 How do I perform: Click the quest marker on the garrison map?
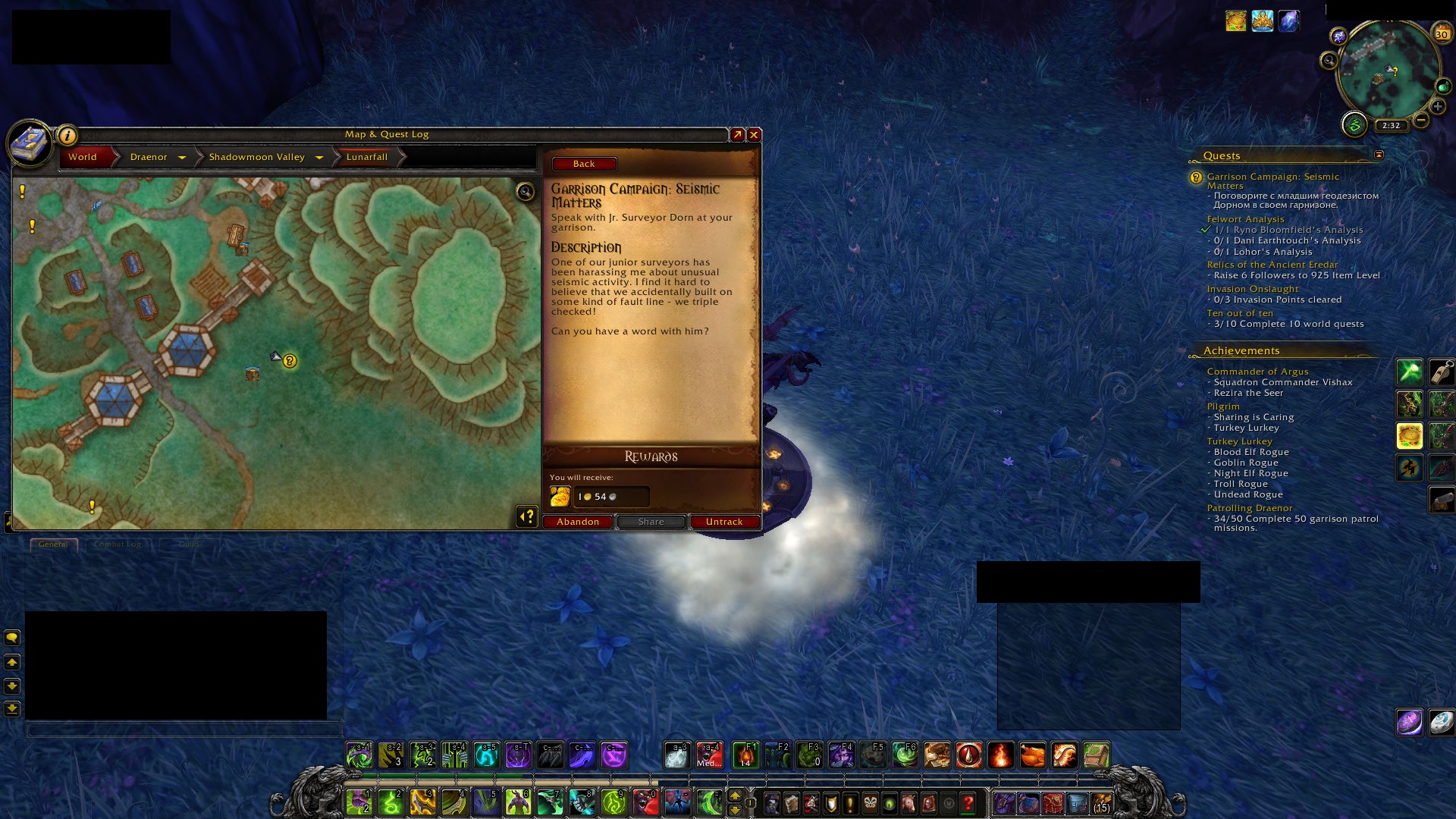290,361
